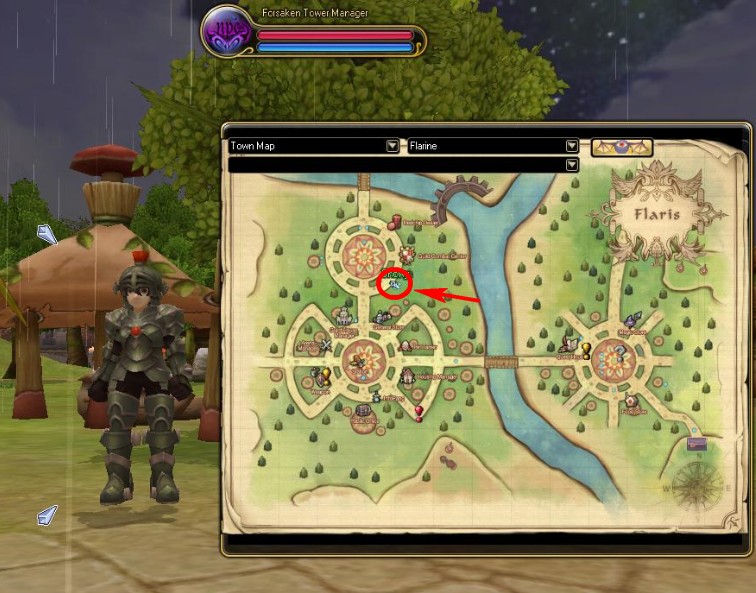Open the Town Map dropdown
Screen dimensions: 756x593
(392, 146)
